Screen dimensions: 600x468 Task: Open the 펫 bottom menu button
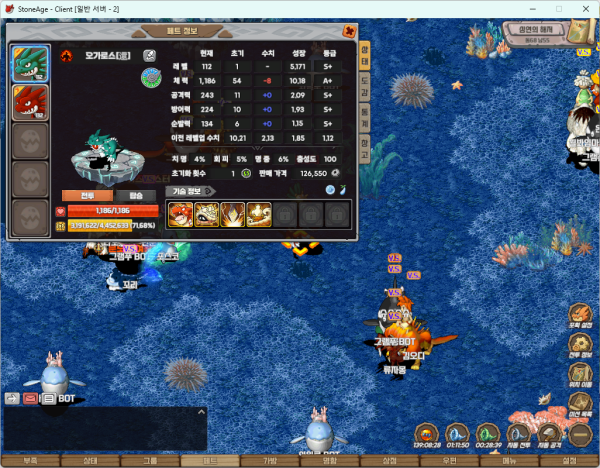click(x=210, y=461)
